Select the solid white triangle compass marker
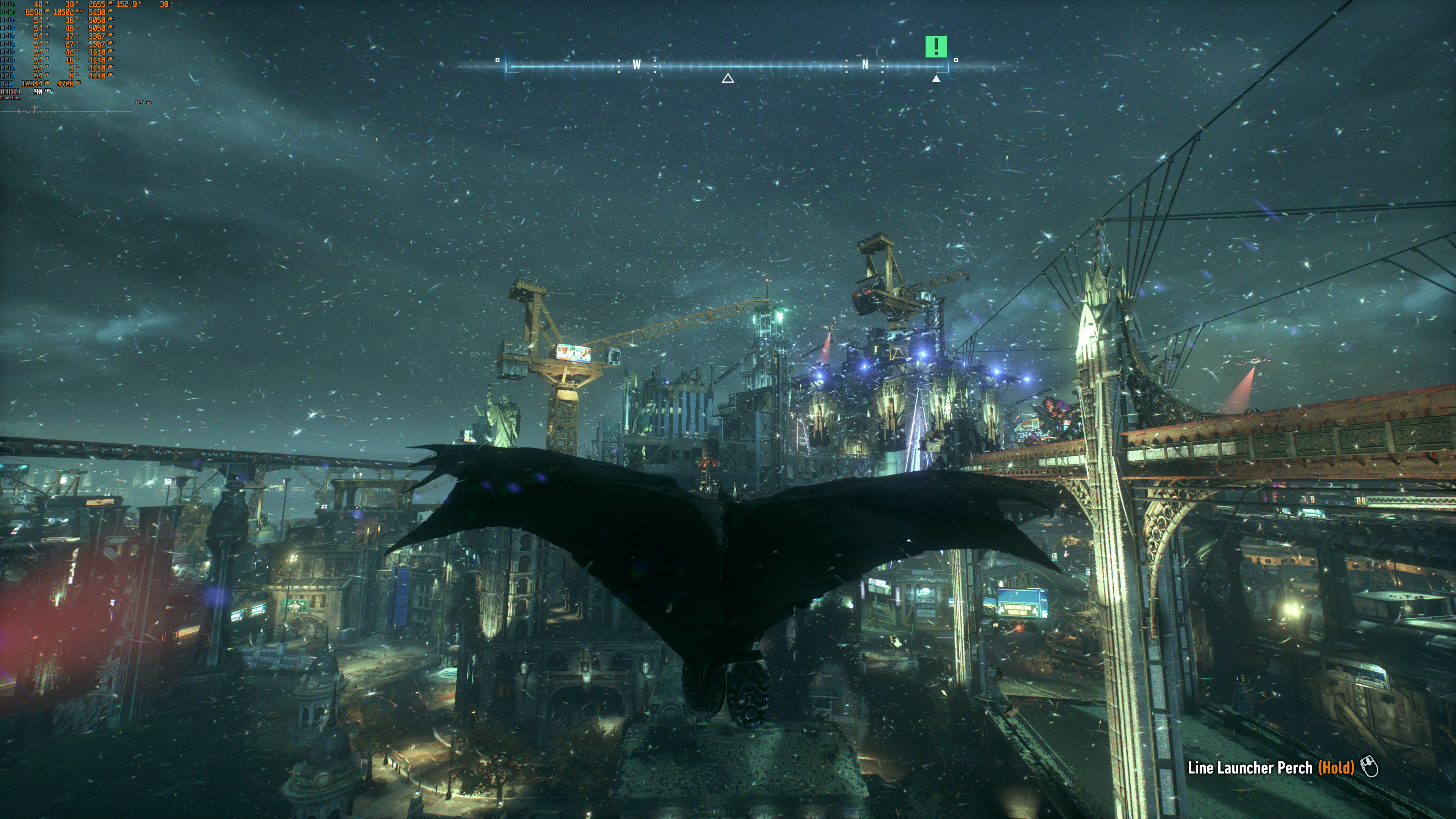1456x819 pixels. coord(936,78)
